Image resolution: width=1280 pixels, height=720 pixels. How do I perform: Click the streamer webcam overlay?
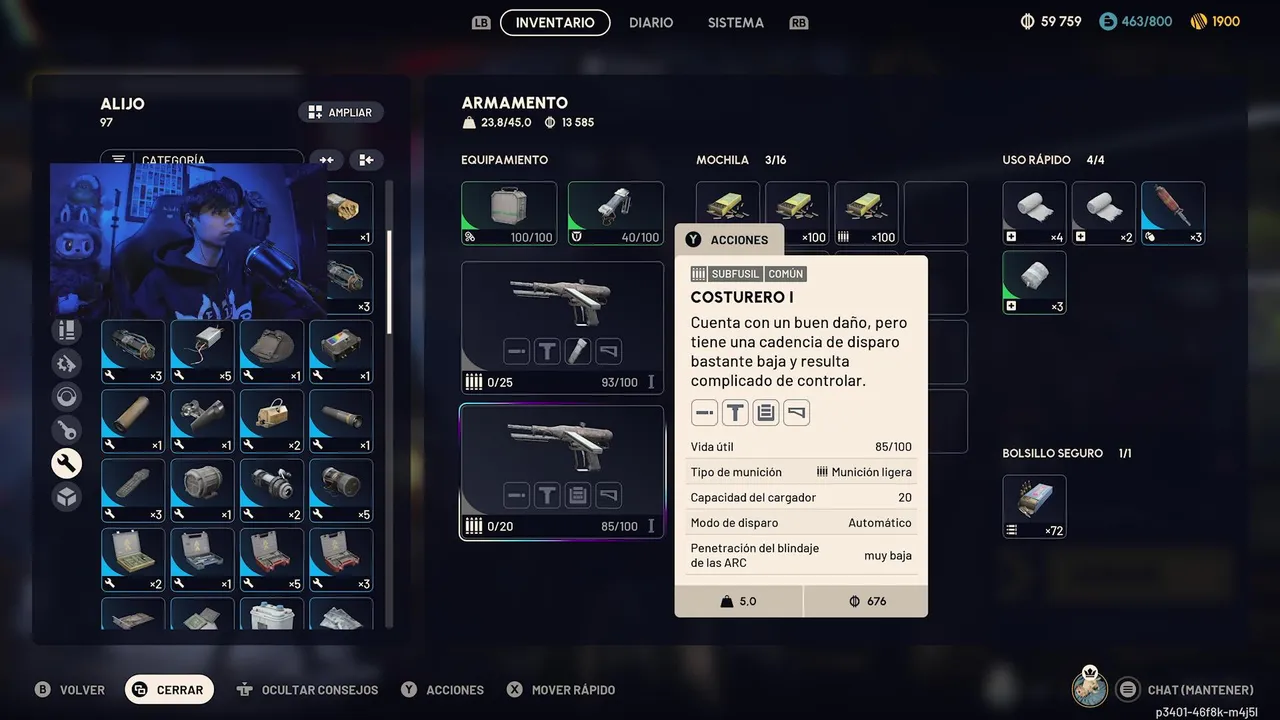point(188,240)
